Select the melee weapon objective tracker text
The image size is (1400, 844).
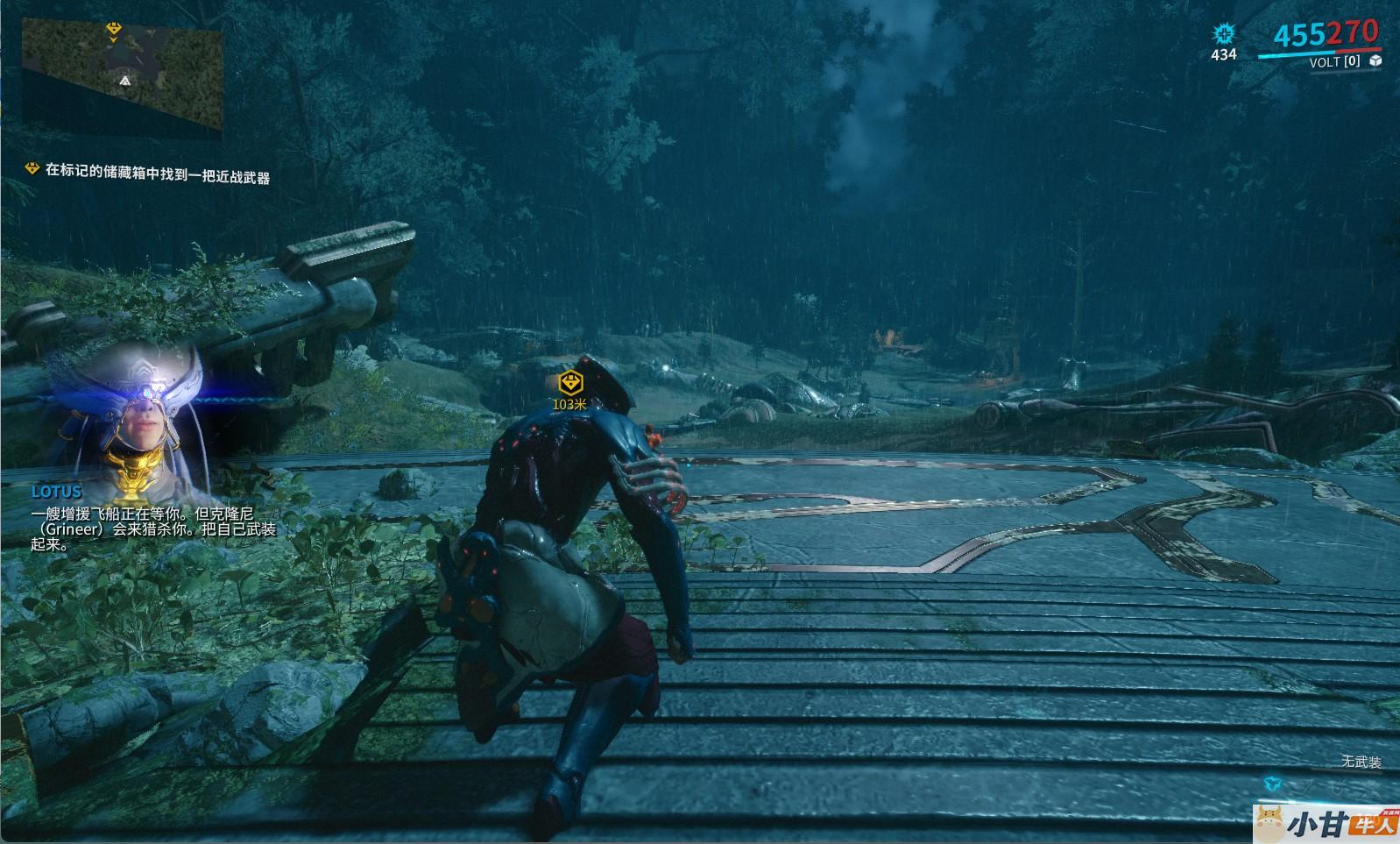(x=157, y=172)
